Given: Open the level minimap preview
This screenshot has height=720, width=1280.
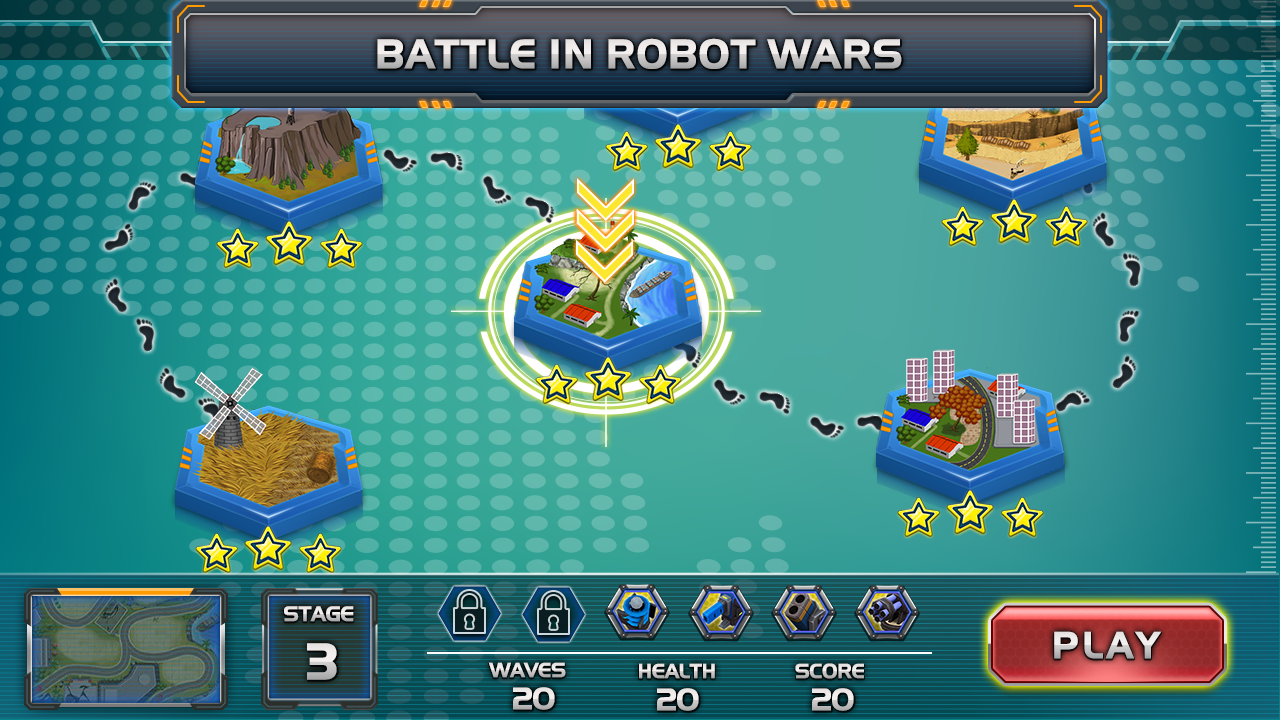Looking at the screenshot, I should [124, 650].
